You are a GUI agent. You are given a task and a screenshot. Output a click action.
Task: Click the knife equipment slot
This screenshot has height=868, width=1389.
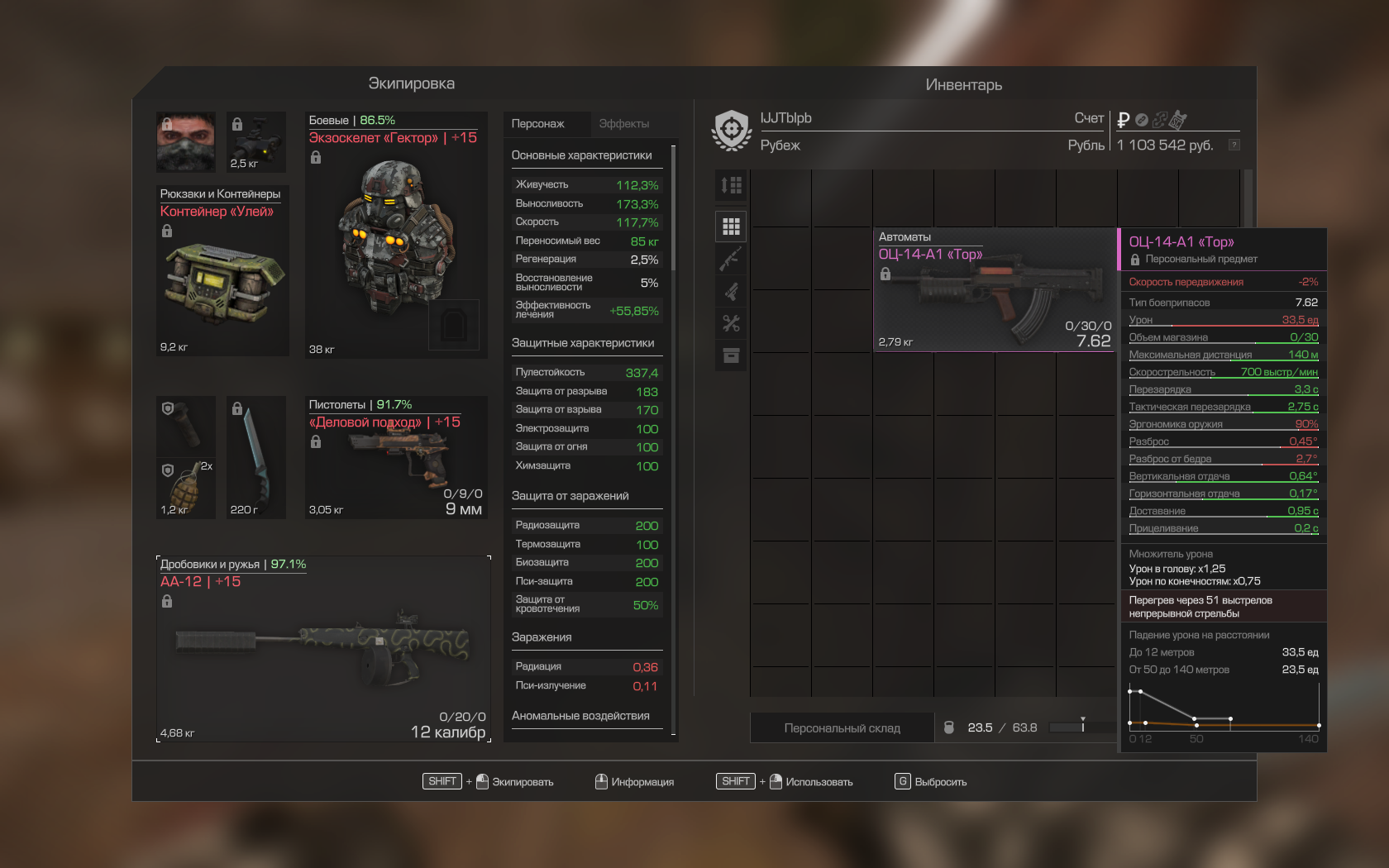(256, 457)
